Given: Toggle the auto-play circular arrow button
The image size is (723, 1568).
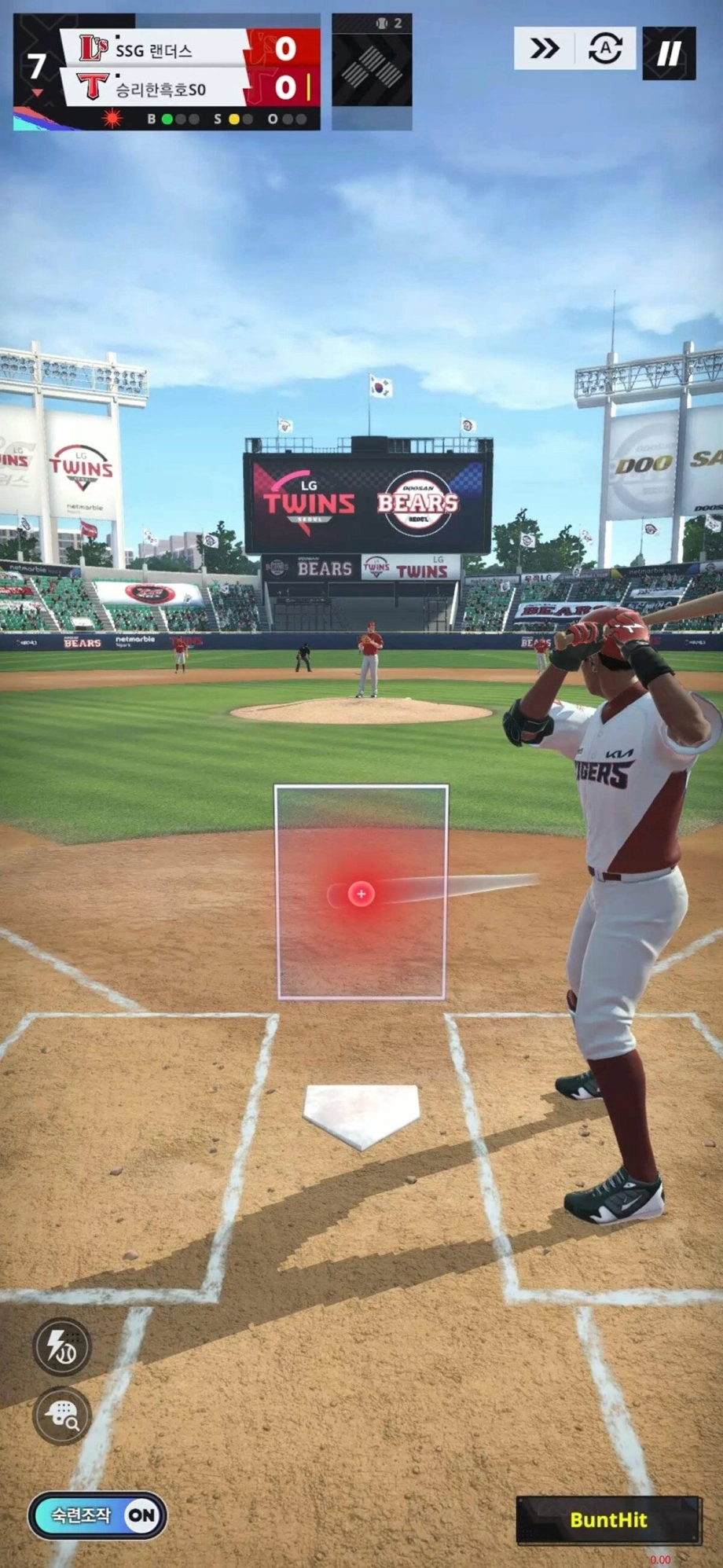Looking at the screenshot, I should tap(605, 49).
